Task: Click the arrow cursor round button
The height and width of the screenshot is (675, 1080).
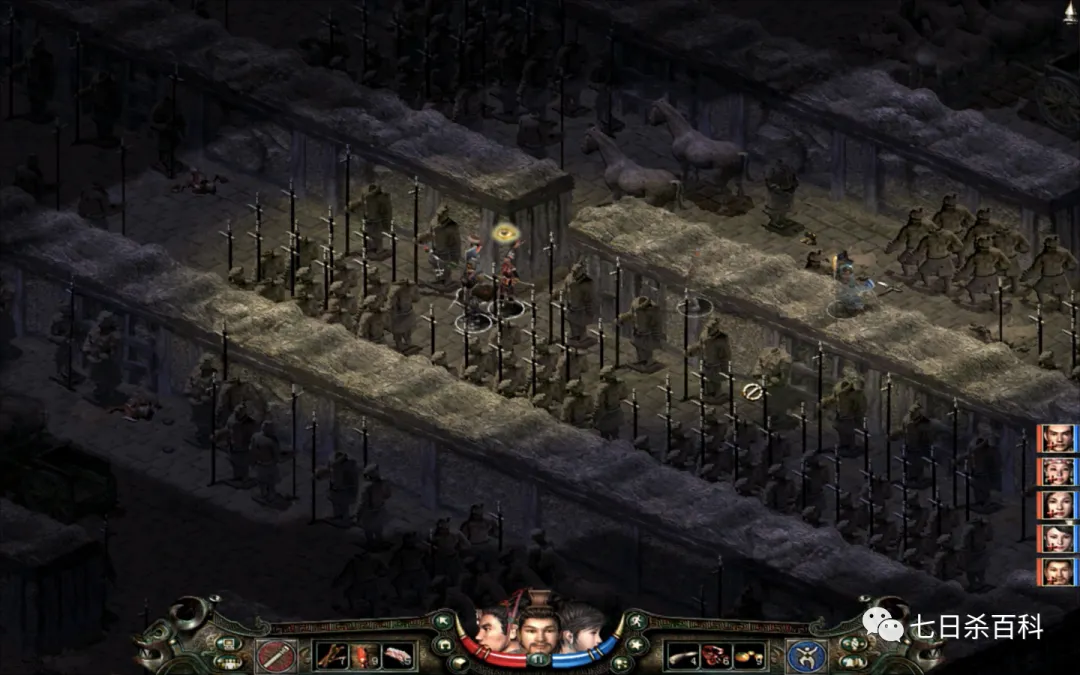Action: click(441, 621)
